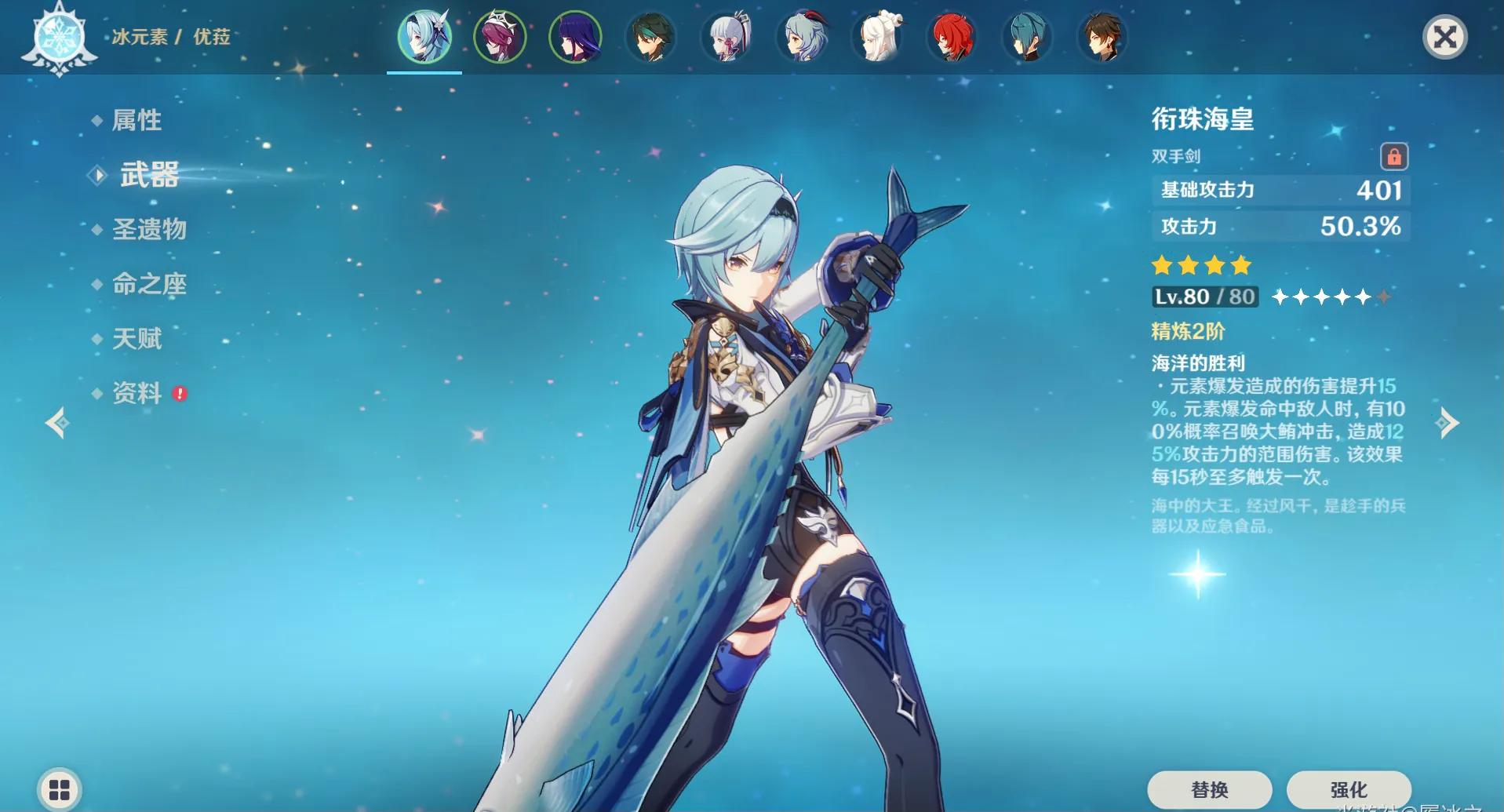Toggle the red weapon lock icon
The height and width of the screenshot is (812, 1504).
point(1394,157)
